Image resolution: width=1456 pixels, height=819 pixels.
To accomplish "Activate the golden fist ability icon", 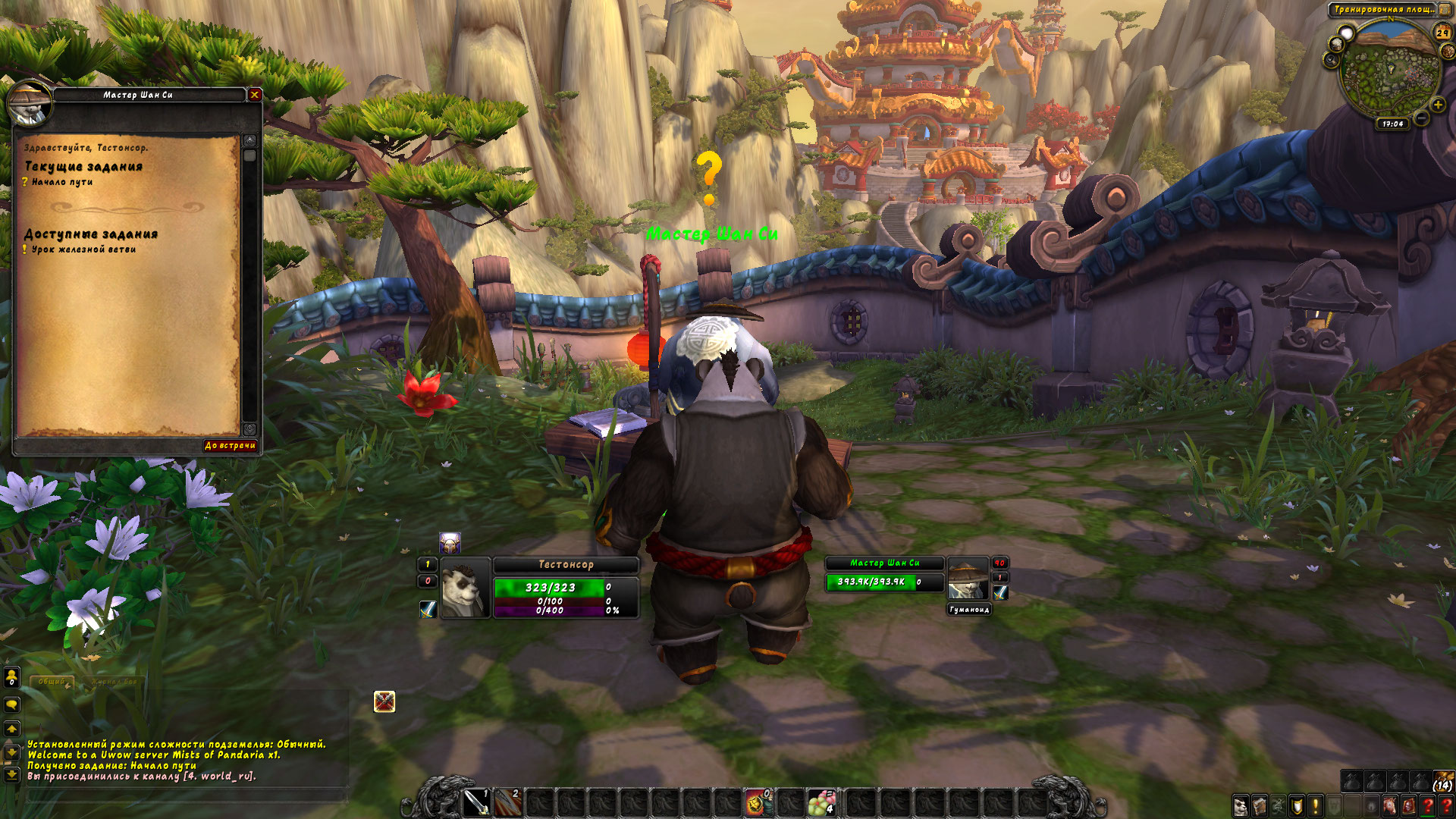I will point(756,802).
